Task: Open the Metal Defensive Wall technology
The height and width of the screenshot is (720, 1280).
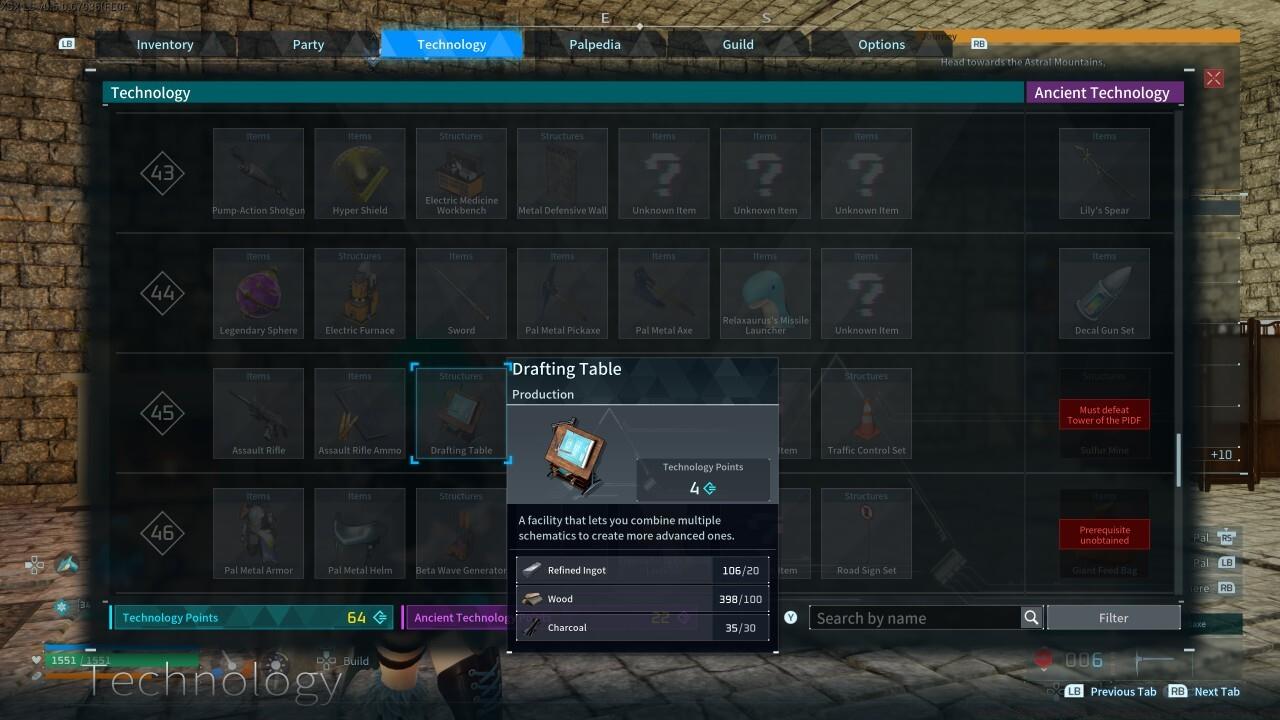Action: (x=562, y=172)
